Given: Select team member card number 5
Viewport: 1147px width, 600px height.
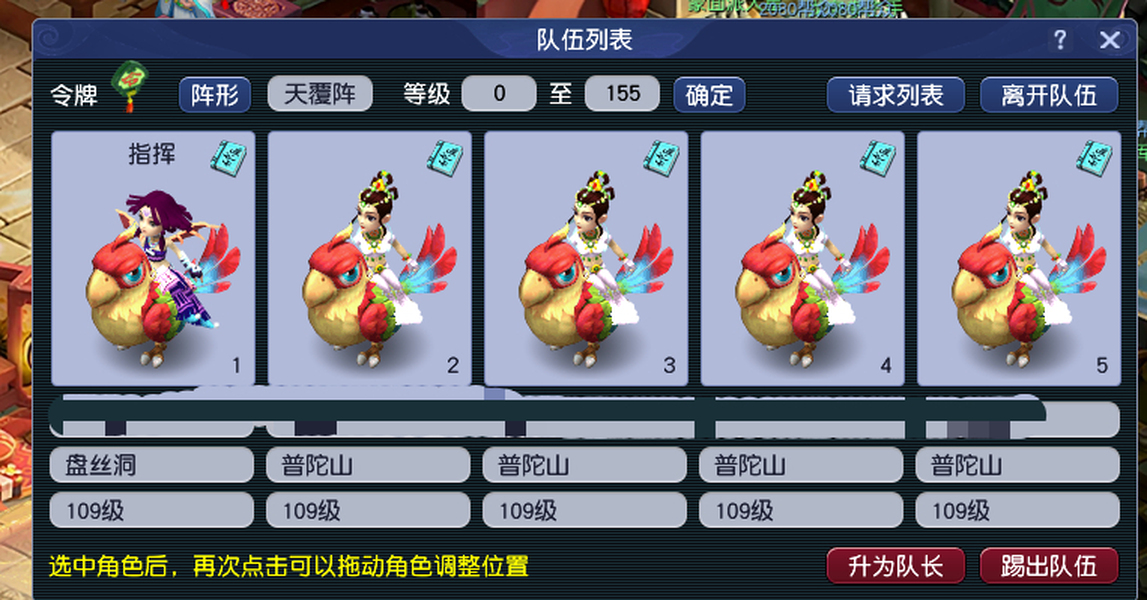Looking at the screenshot, I should point(1018,258).
